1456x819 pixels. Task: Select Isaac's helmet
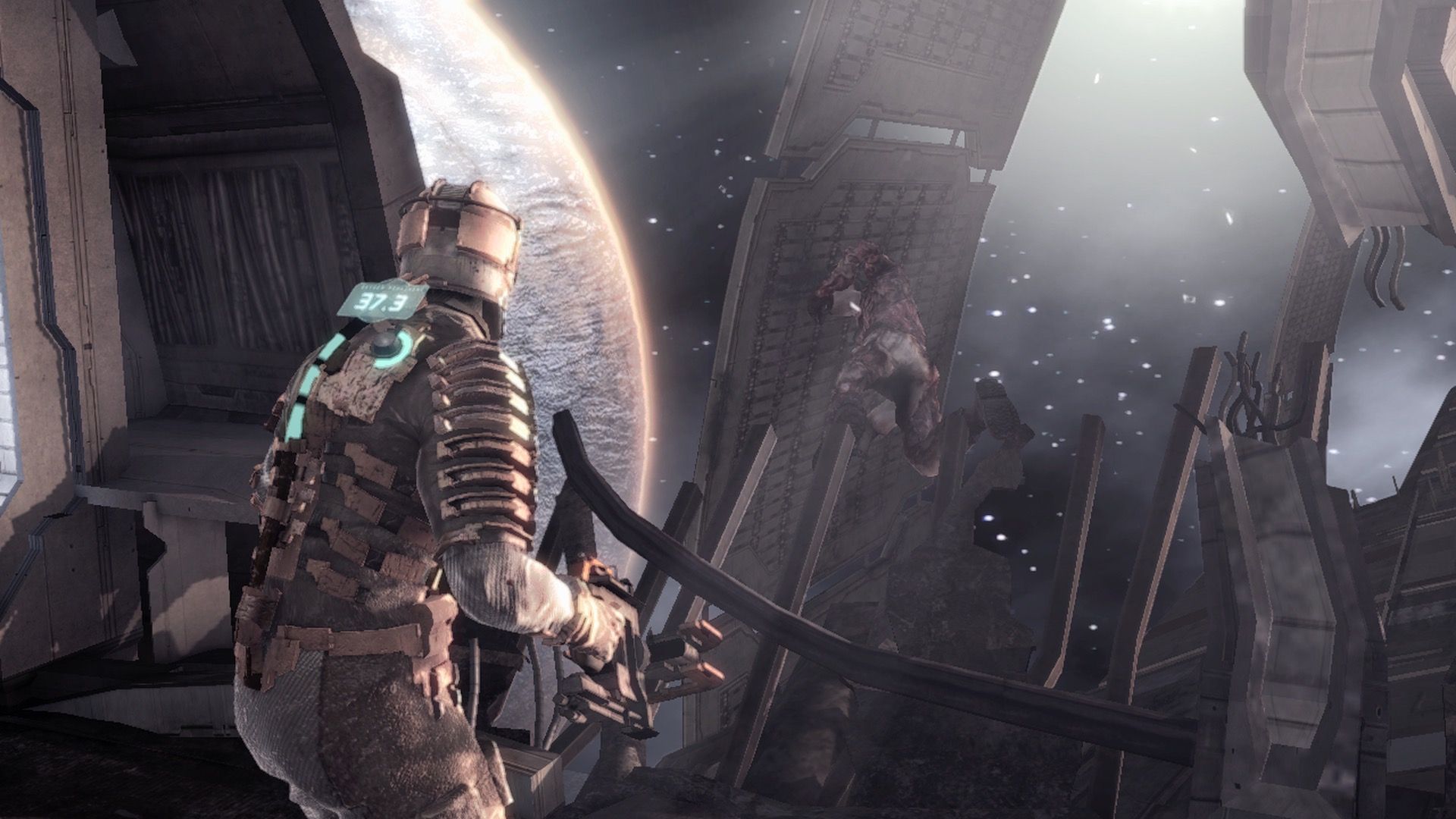tap(455, 235)
